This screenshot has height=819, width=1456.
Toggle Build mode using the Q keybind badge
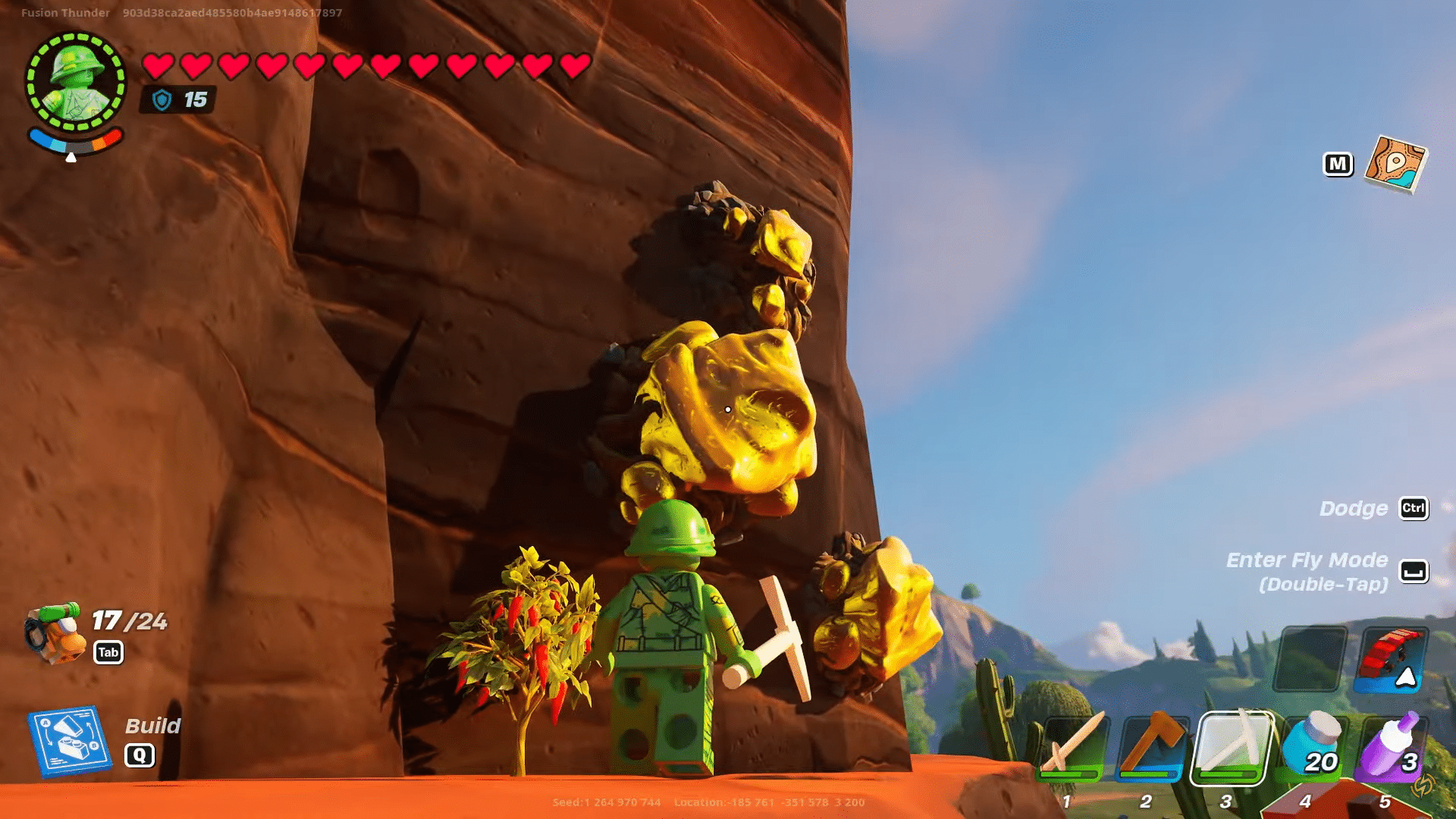pyautogui.click(x=140, y=754)
